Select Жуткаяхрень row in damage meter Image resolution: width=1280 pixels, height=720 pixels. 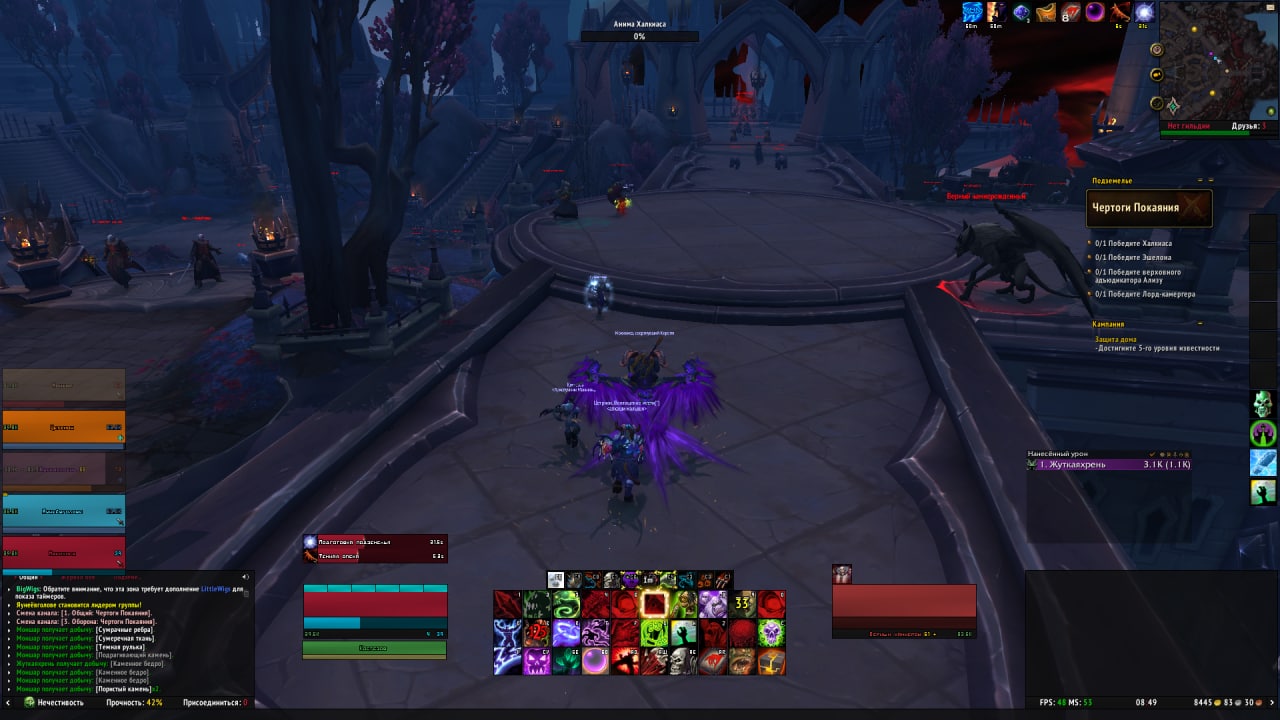1108,464
